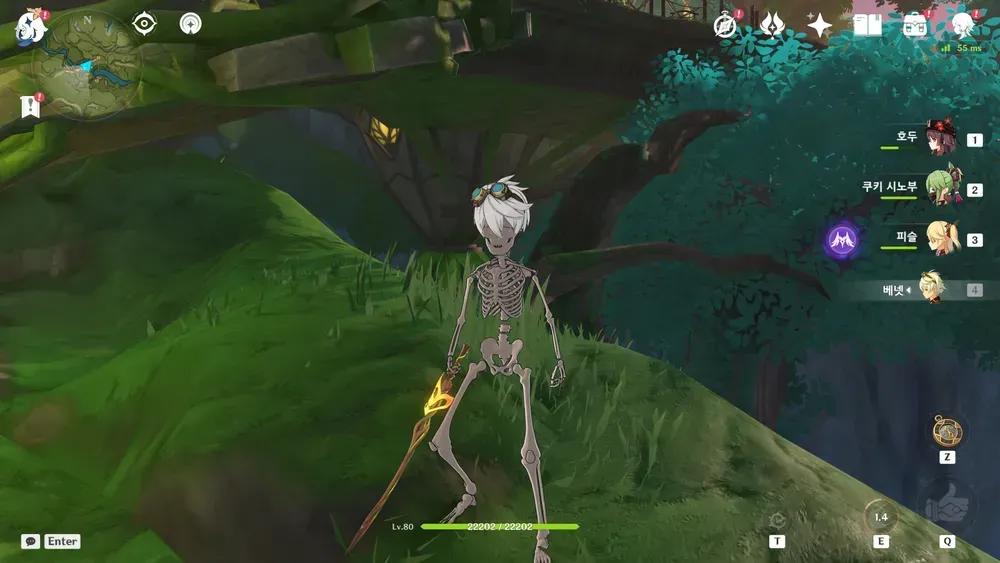Open the four-point star wish icon
Screen dimensions: 1000x563
click(819, 26)
